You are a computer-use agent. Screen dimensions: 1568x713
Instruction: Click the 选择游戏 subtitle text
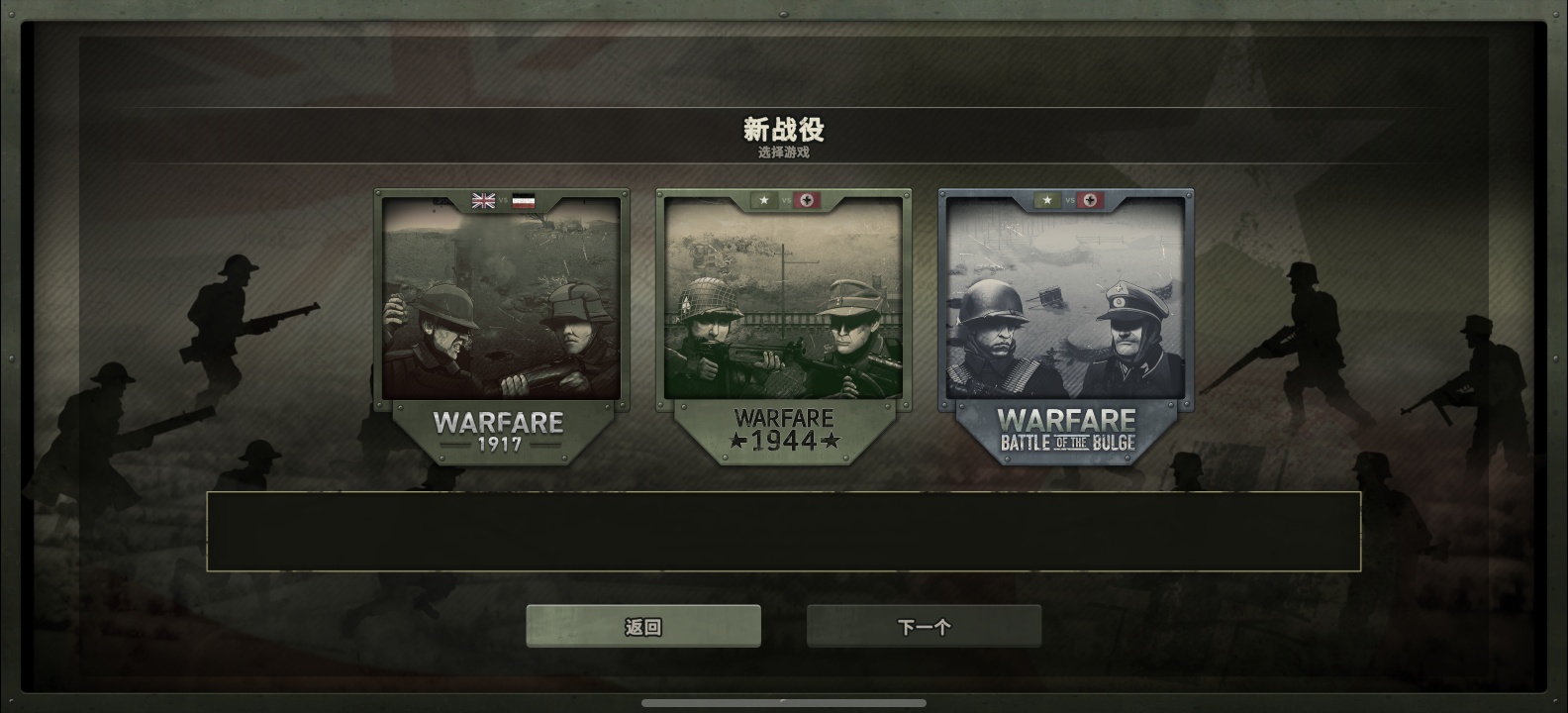click(x=784, y=153)
